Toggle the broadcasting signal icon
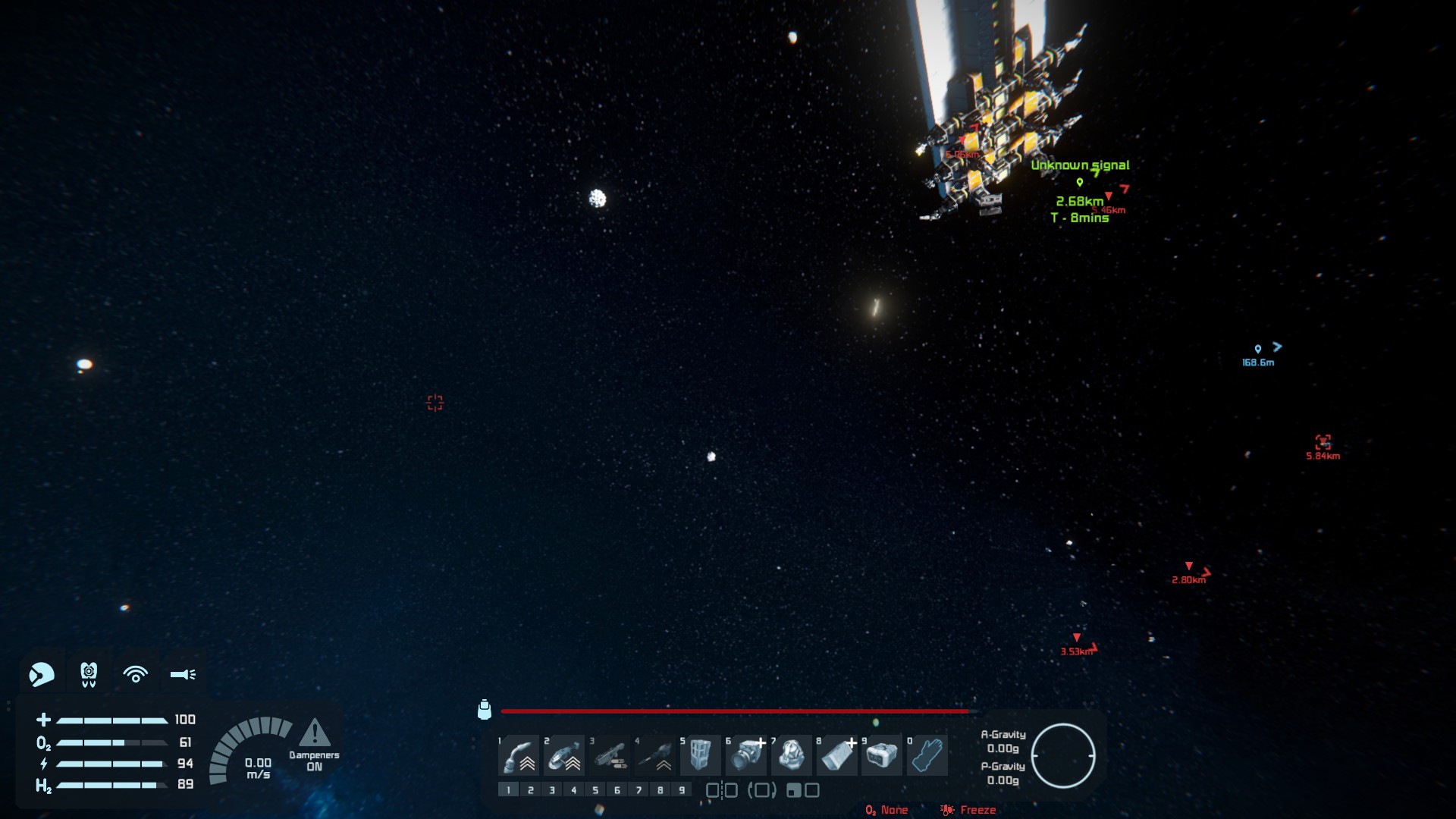 pos(136,674)
